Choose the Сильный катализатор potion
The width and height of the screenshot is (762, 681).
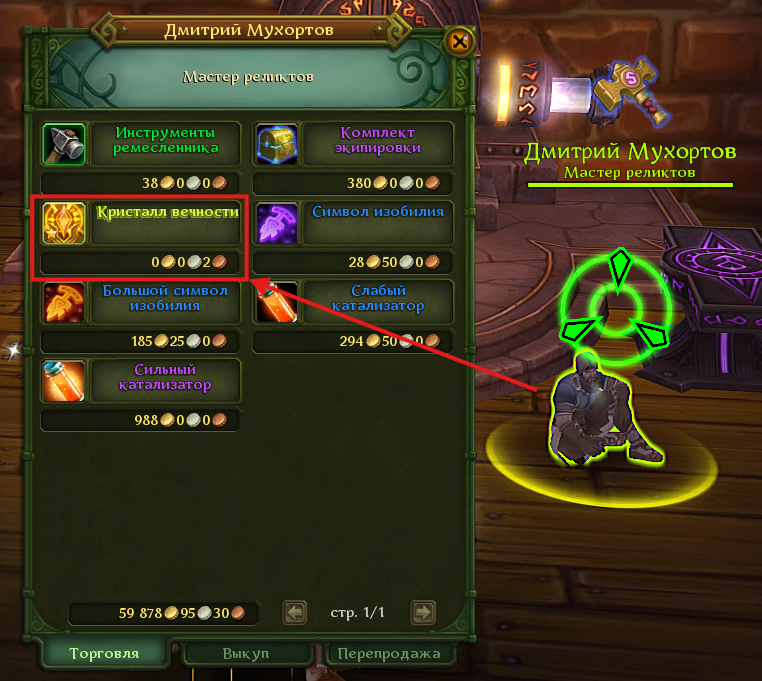[x=64, y=379]
